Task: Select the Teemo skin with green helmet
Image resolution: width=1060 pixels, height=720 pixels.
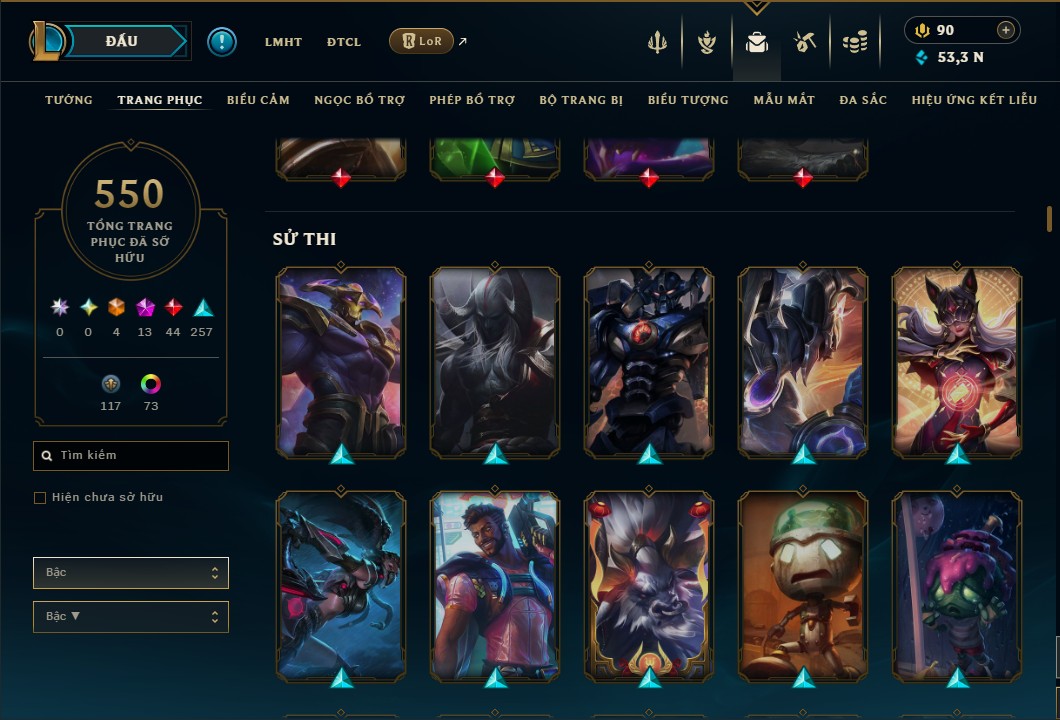Action: 803,584
